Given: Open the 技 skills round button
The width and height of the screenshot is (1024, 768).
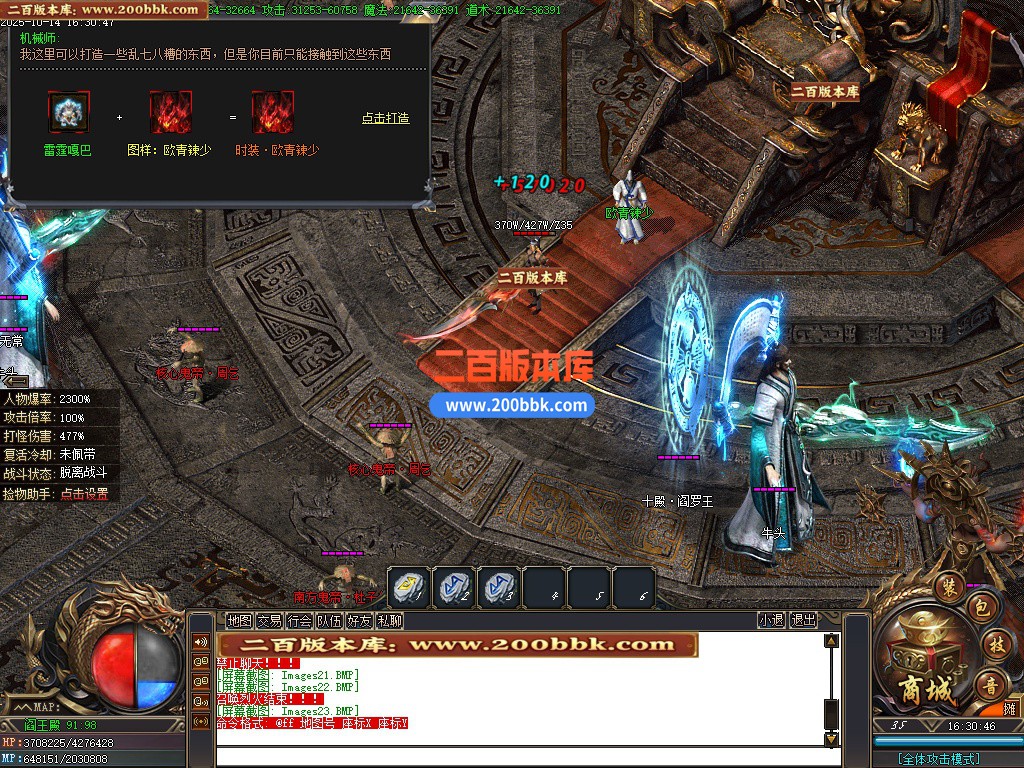Looking at the screenshot, I should point(995,644).
